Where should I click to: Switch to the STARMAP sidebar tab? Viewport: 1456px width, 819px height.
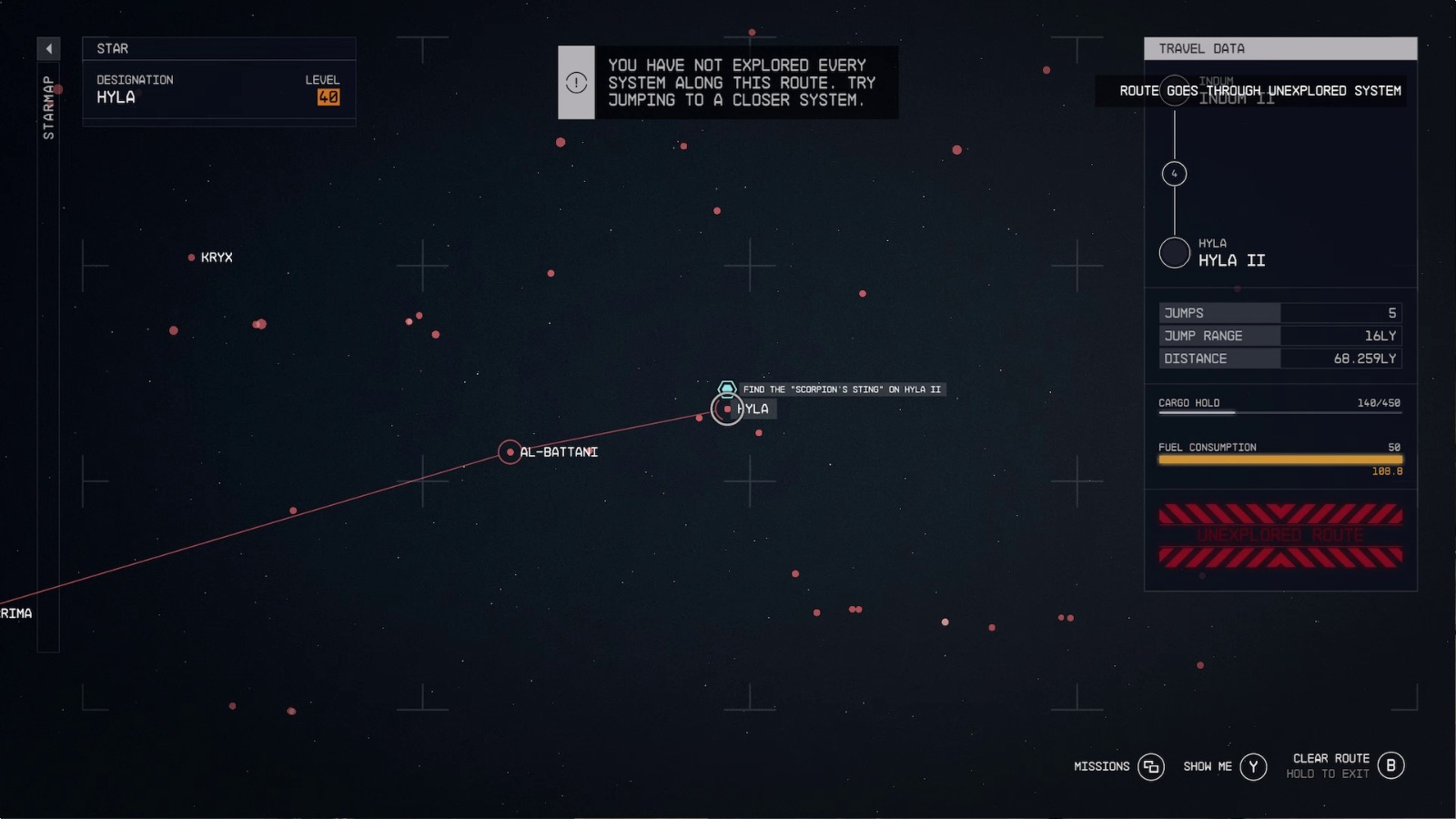coord(48,107)
